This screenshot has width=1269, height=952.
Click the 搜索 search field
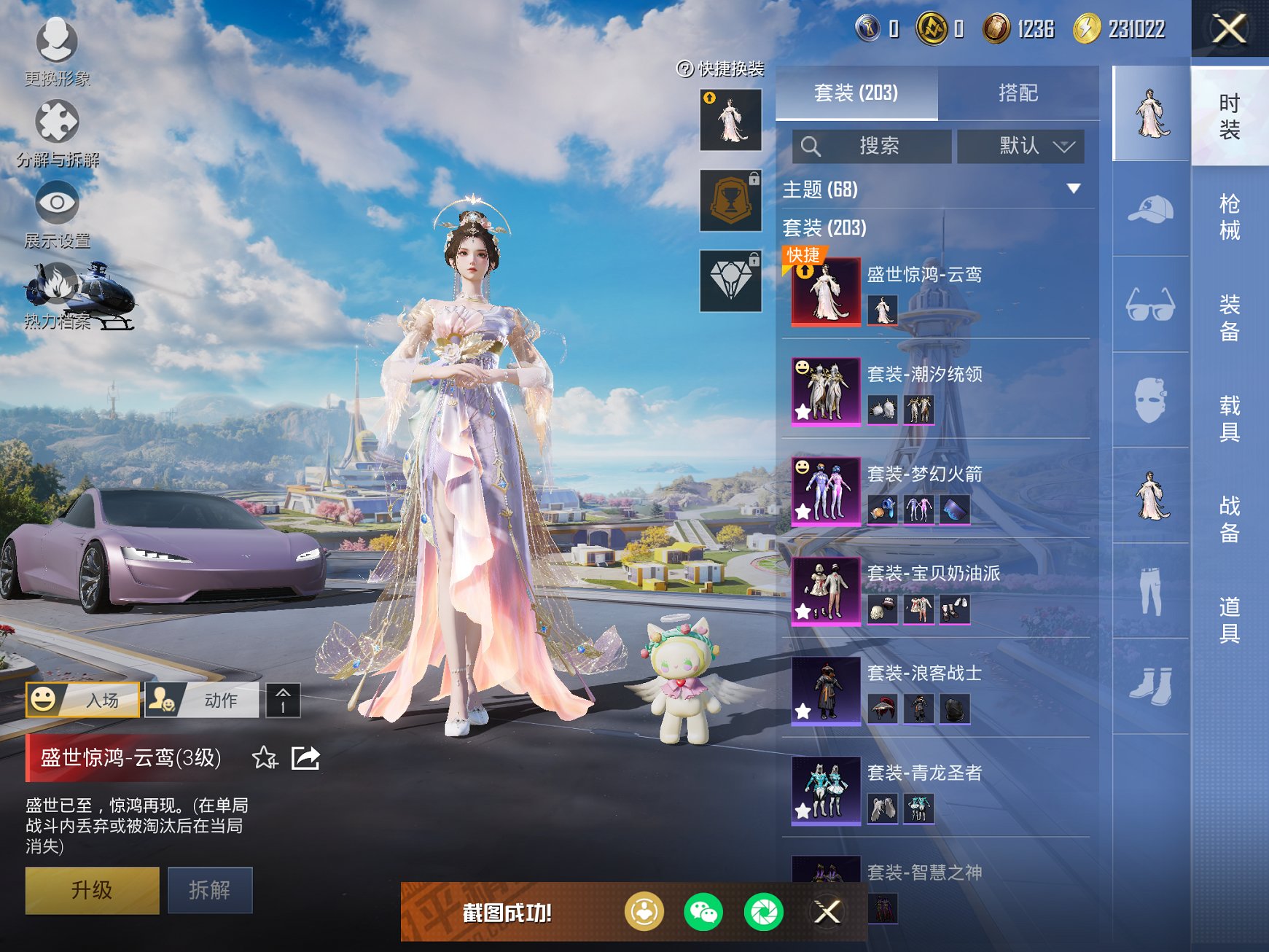[x=872, y=147]
